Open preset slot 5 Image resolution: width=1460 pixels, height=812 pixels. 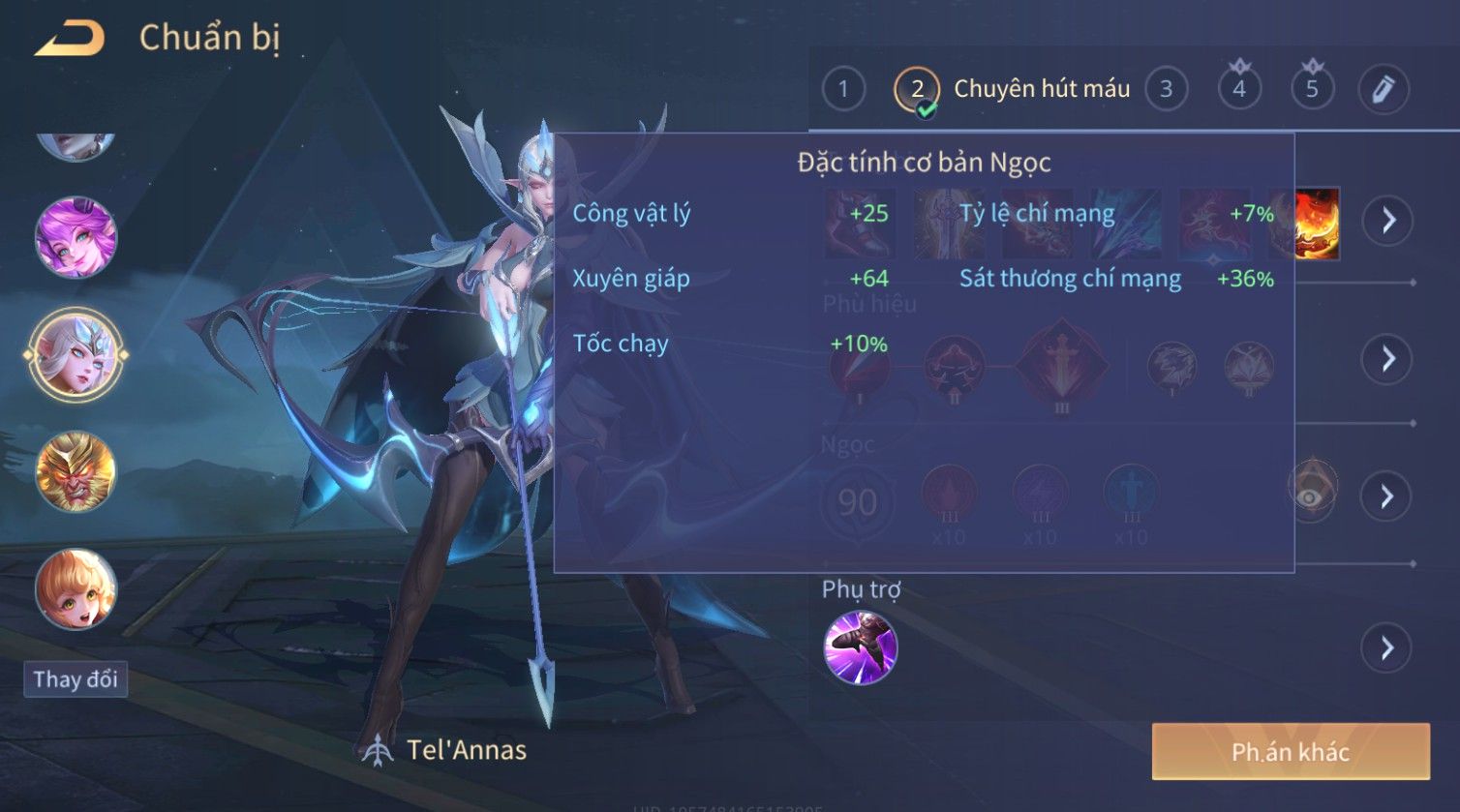pyautogui.click(x=1312, y=90)
